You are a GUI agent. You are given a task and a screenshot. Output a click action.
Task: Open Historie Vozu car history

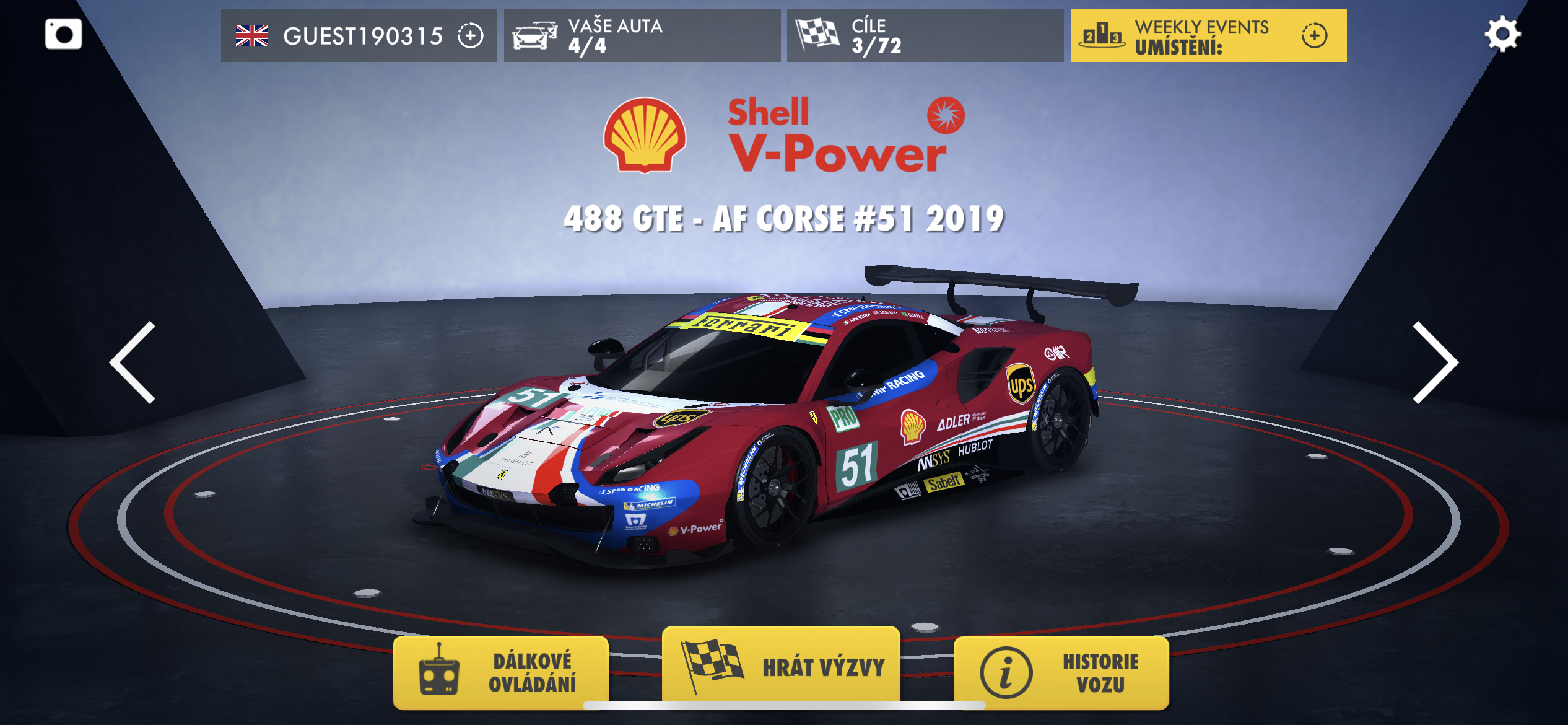tap(1061, 672)
